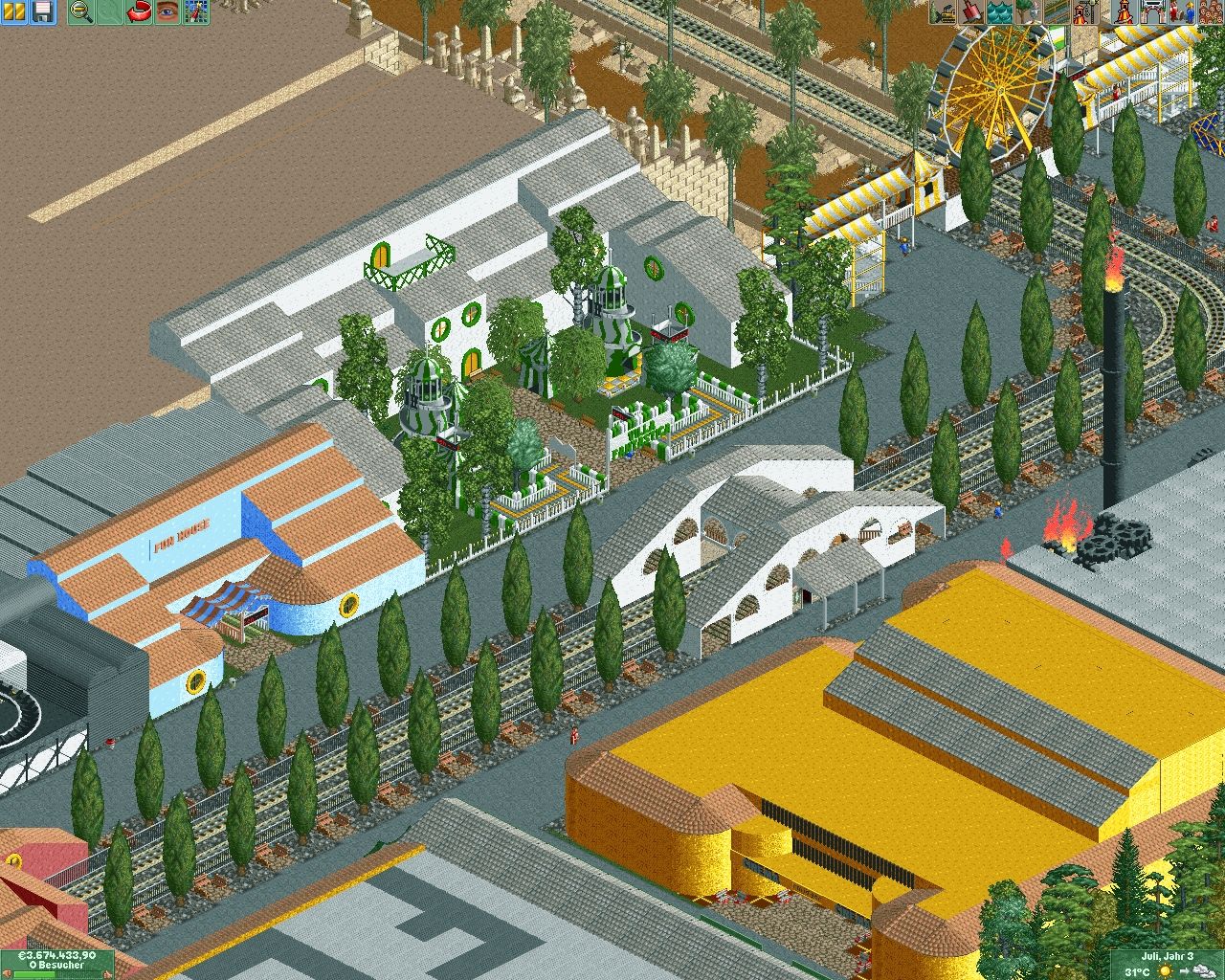Open the eye view options menu
Image resolution: width=1225 pixels, height=980 pixels.
(167, 12)
